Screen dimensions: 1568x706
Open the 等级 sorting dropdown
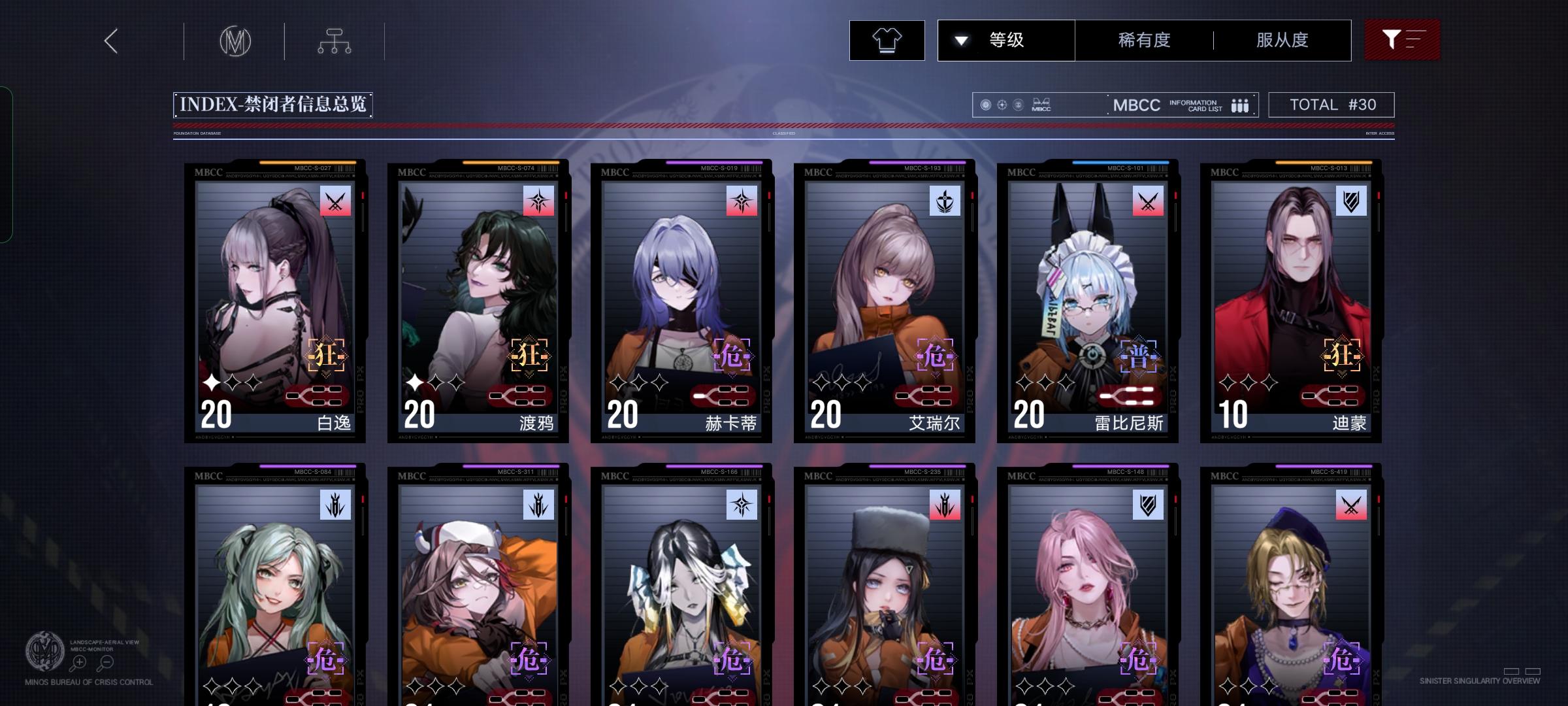click(x=1005, y=40)
